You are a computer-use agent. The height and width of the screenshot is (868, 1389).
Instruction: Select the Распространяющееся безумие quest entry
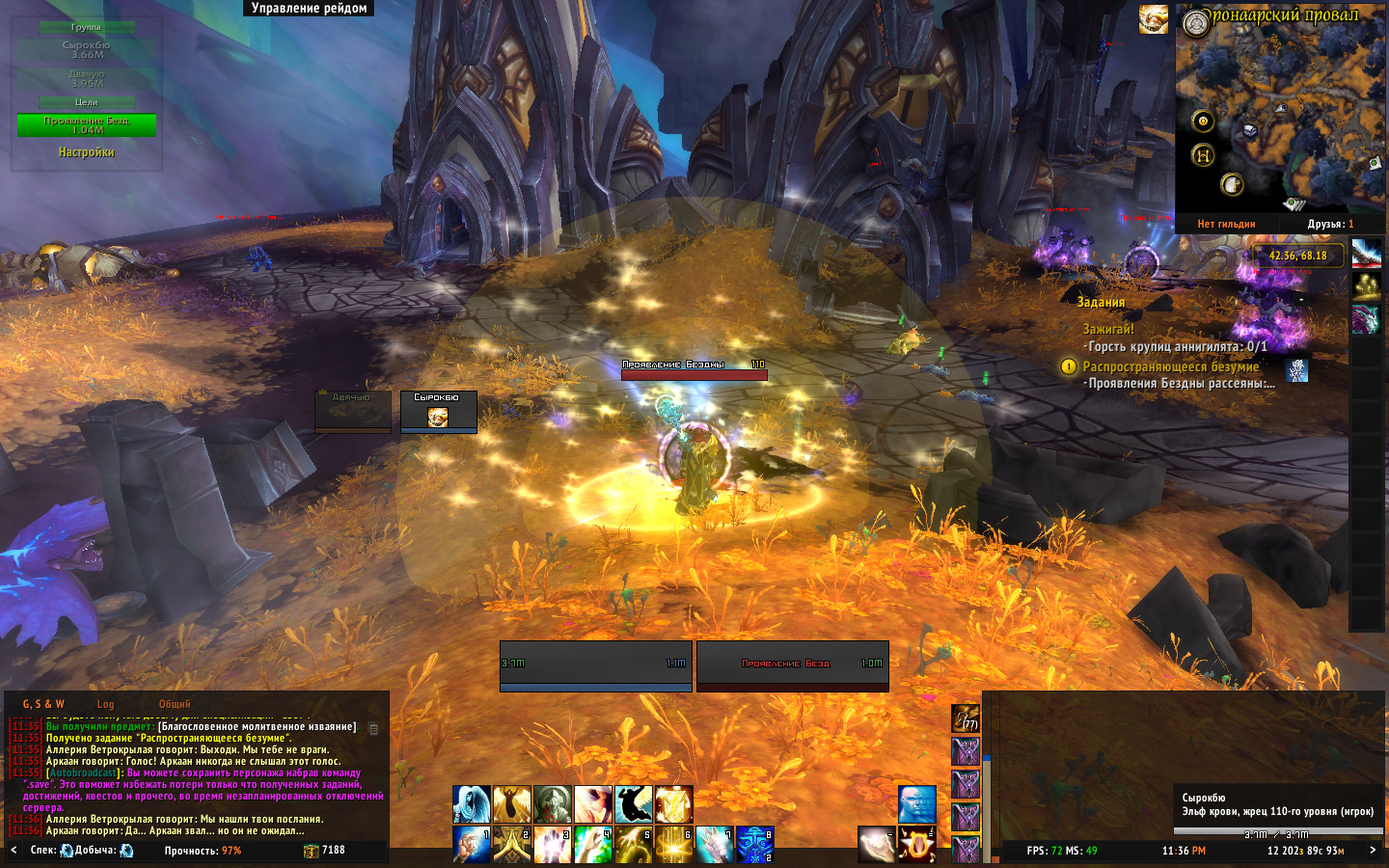pos(1170,366)
